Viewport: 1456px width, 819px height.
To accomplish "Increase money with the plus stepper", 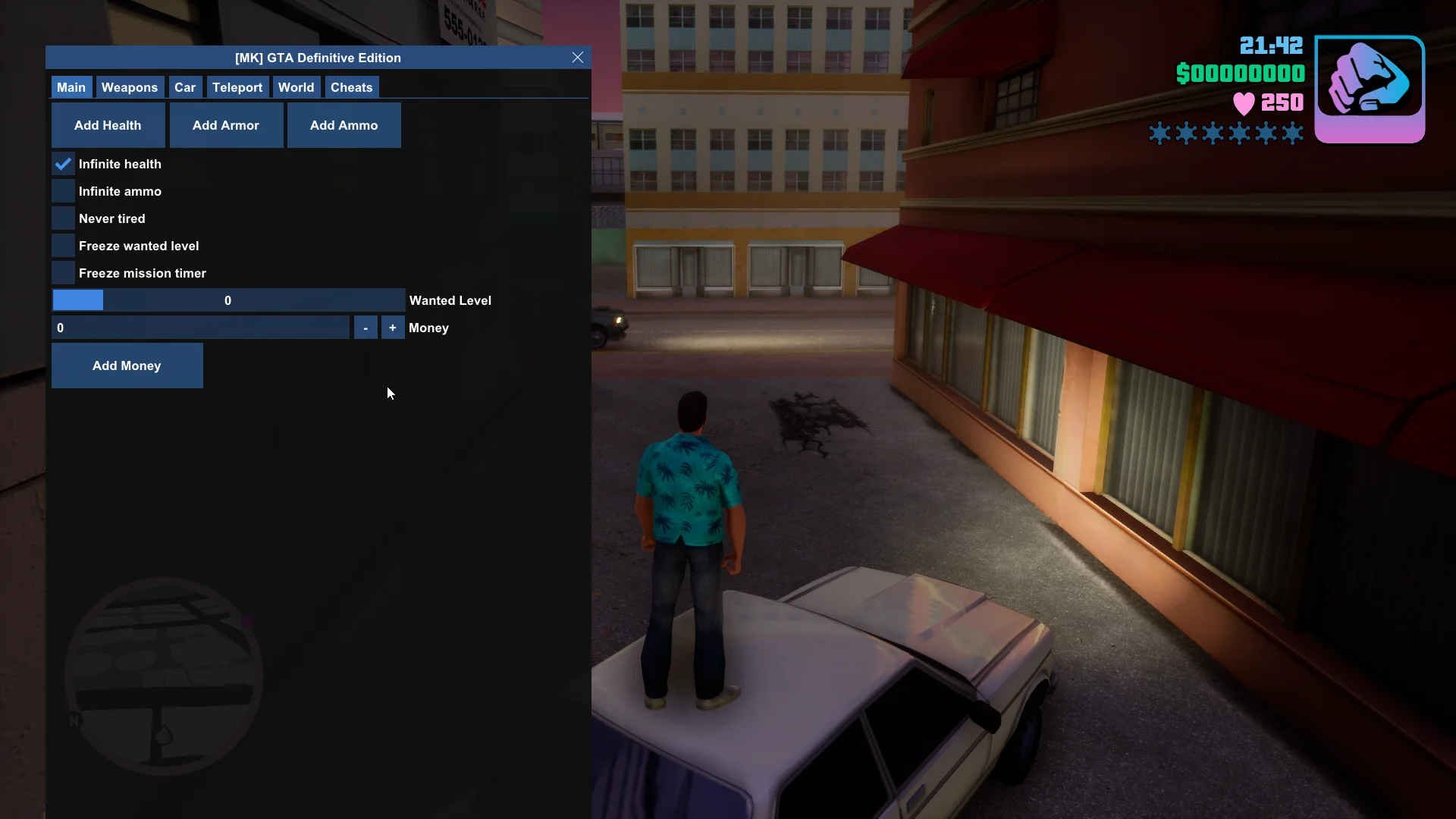I will coord(392,328).
